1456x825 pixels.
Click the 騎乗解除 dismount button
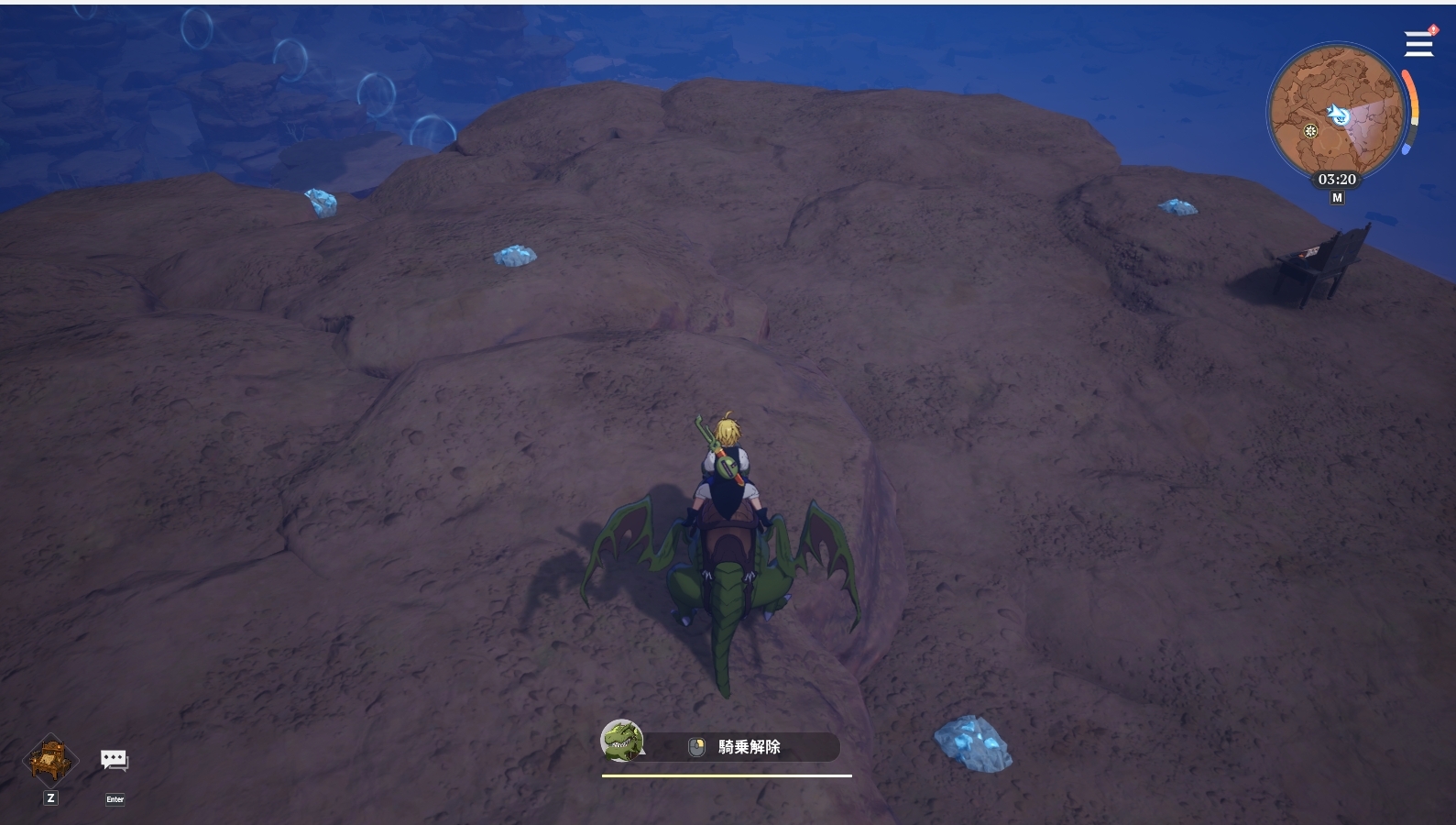[x=748, y=747]
